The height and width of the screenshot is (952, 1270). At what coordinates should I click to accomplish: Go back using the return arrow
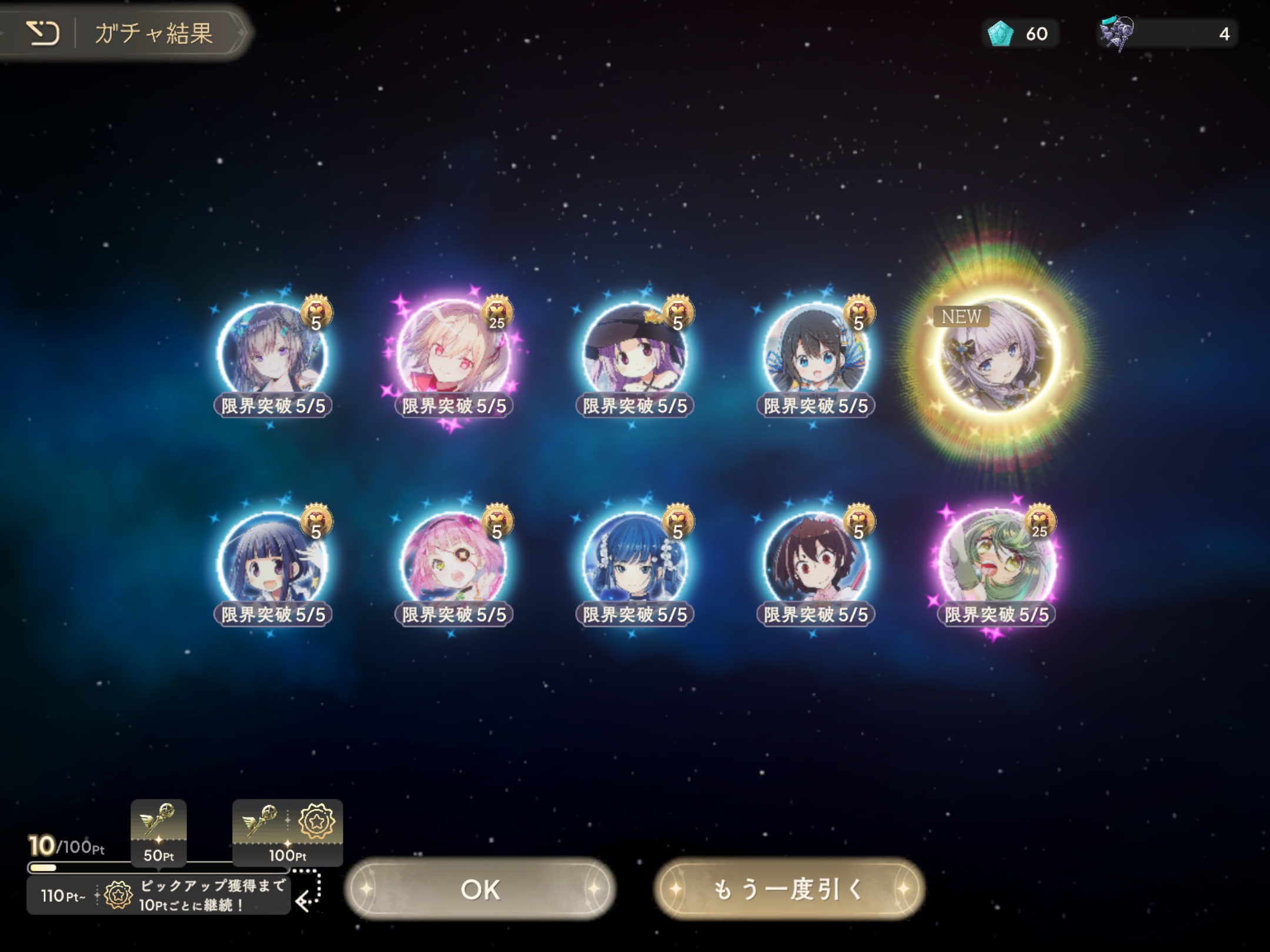tap(42, 33)
